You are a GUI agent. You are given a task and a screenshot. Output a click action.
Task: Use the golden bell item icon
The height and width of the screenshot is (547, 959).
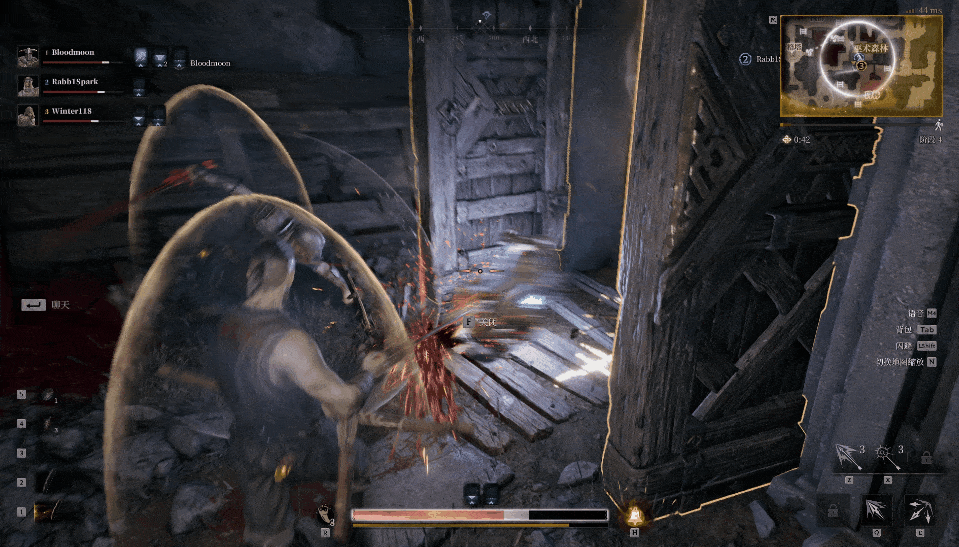633,515
